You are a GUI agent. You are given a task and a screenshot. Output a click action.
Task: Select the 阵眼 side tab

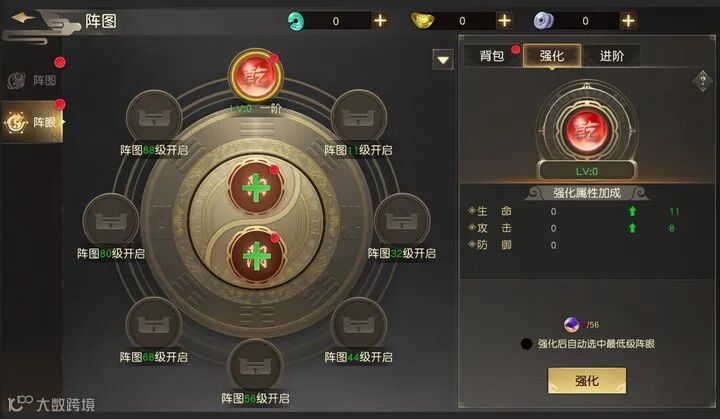(33, 122)
